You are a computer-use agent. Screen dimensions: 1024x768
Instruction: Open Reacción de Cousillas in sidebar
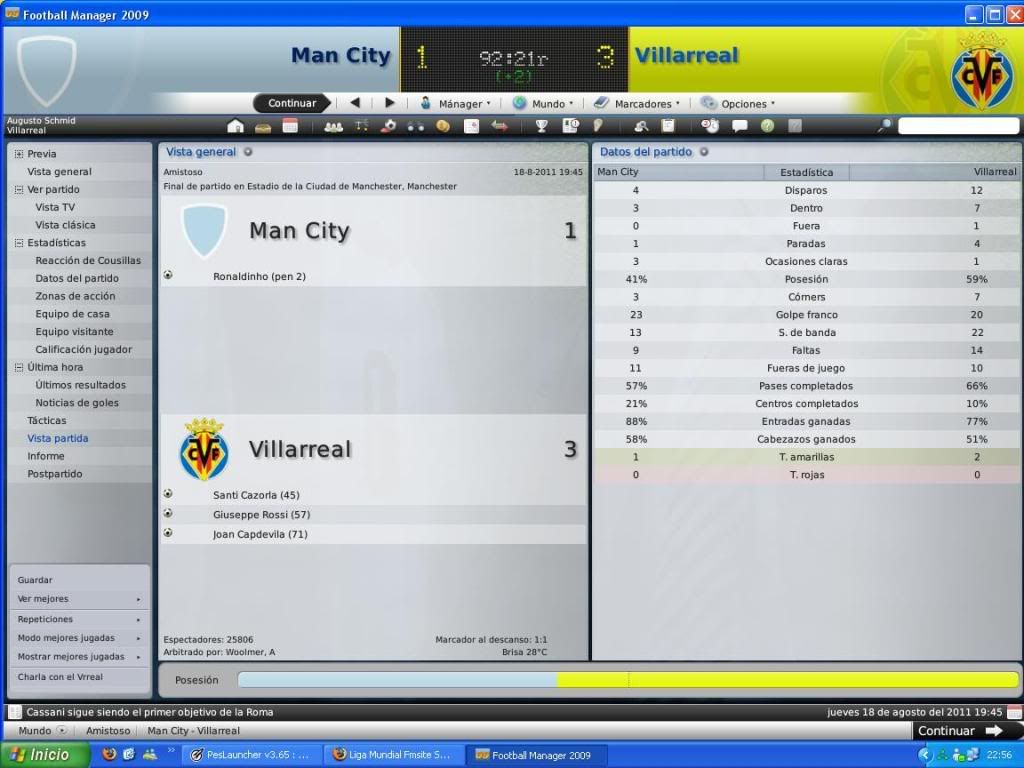point(88,260)
